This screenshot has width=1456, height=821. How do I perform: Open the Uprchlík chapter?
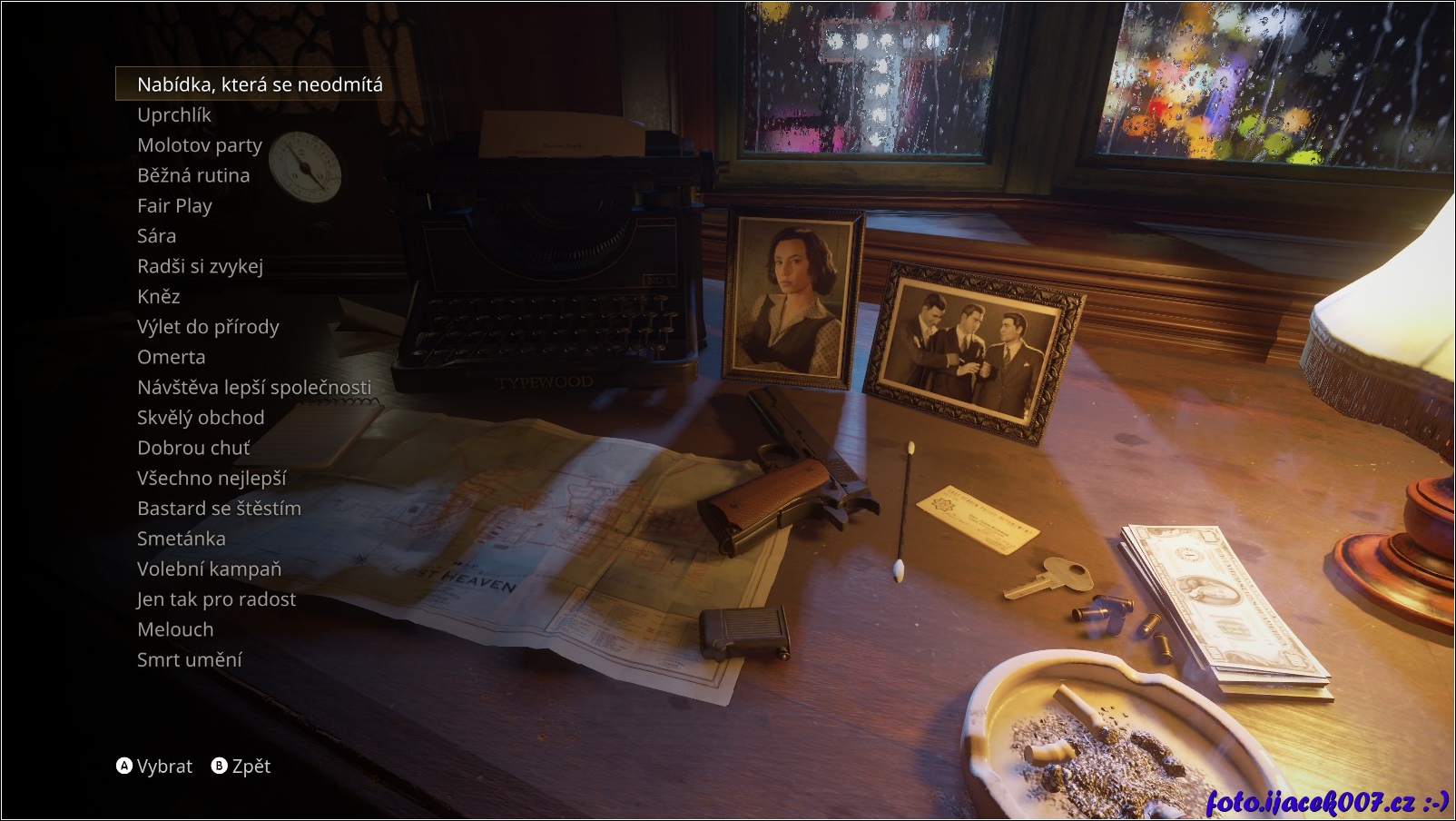(x=174, y=114)
